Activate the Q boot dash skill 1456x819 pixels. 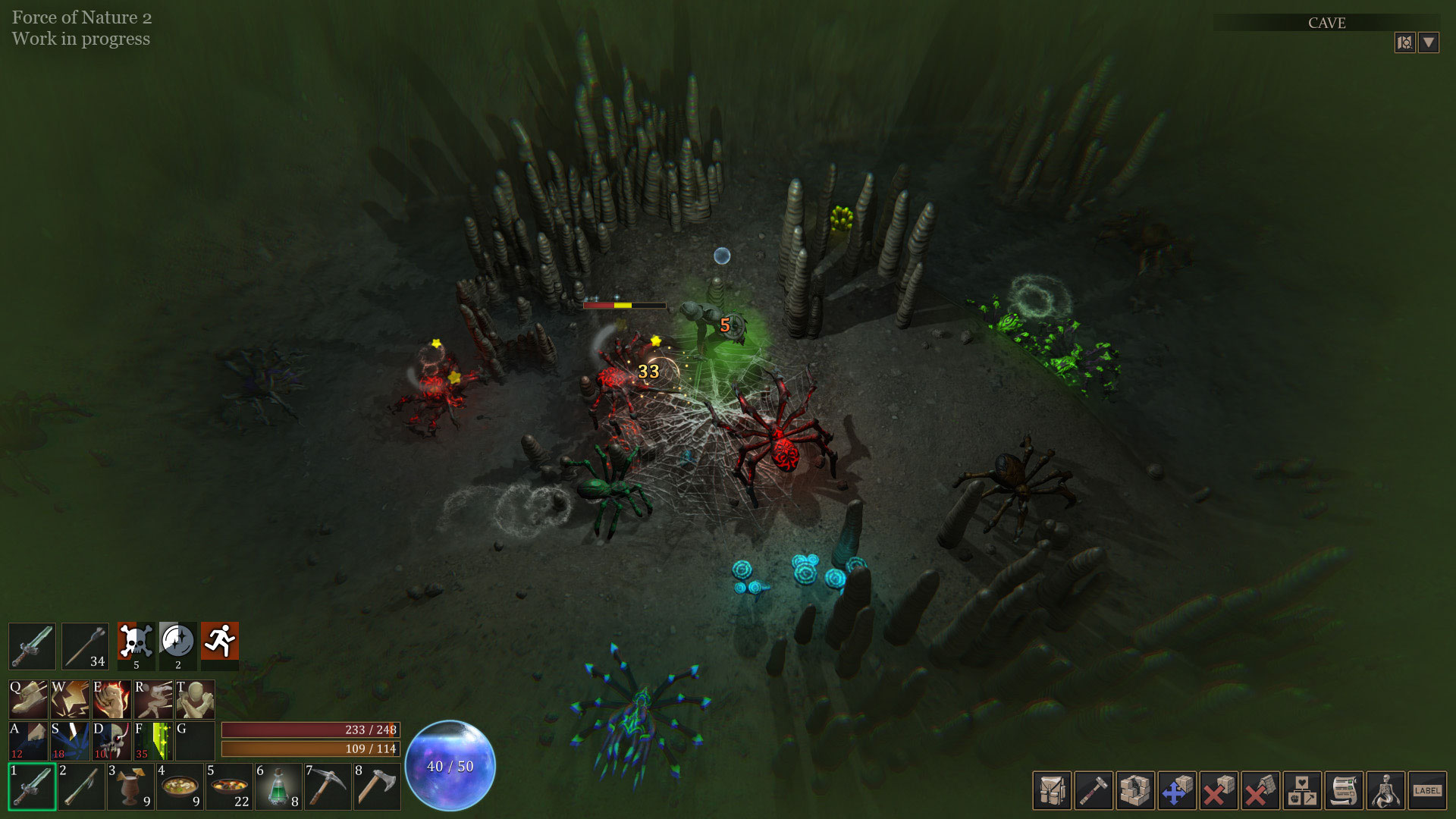point(28,699)
